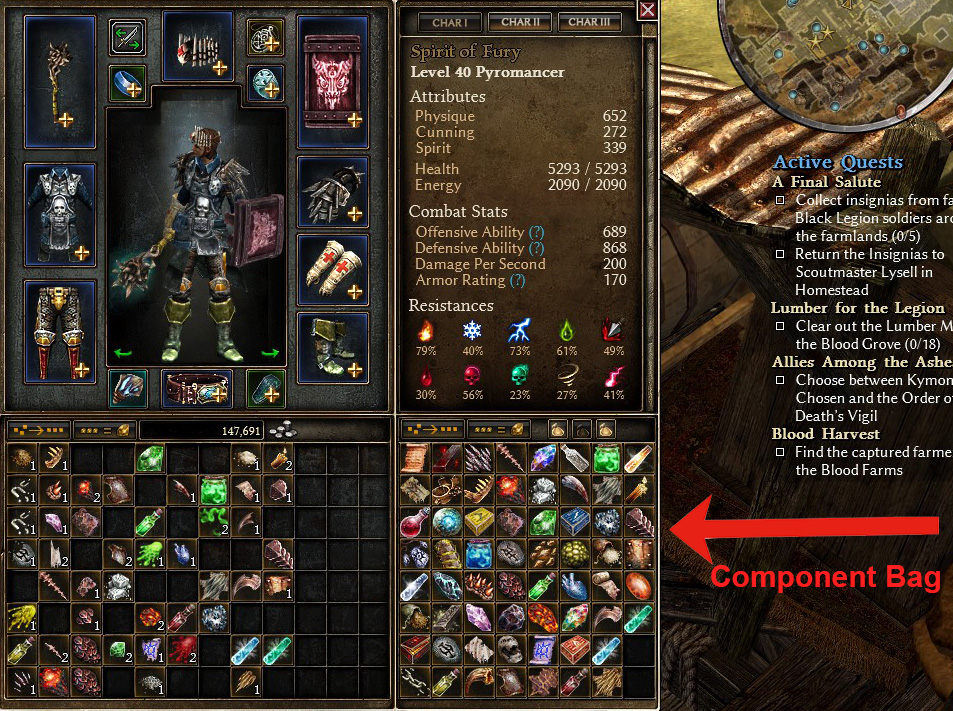Choose the equipped green boots slot
The image size is (953, 711).
pos(333,346)
